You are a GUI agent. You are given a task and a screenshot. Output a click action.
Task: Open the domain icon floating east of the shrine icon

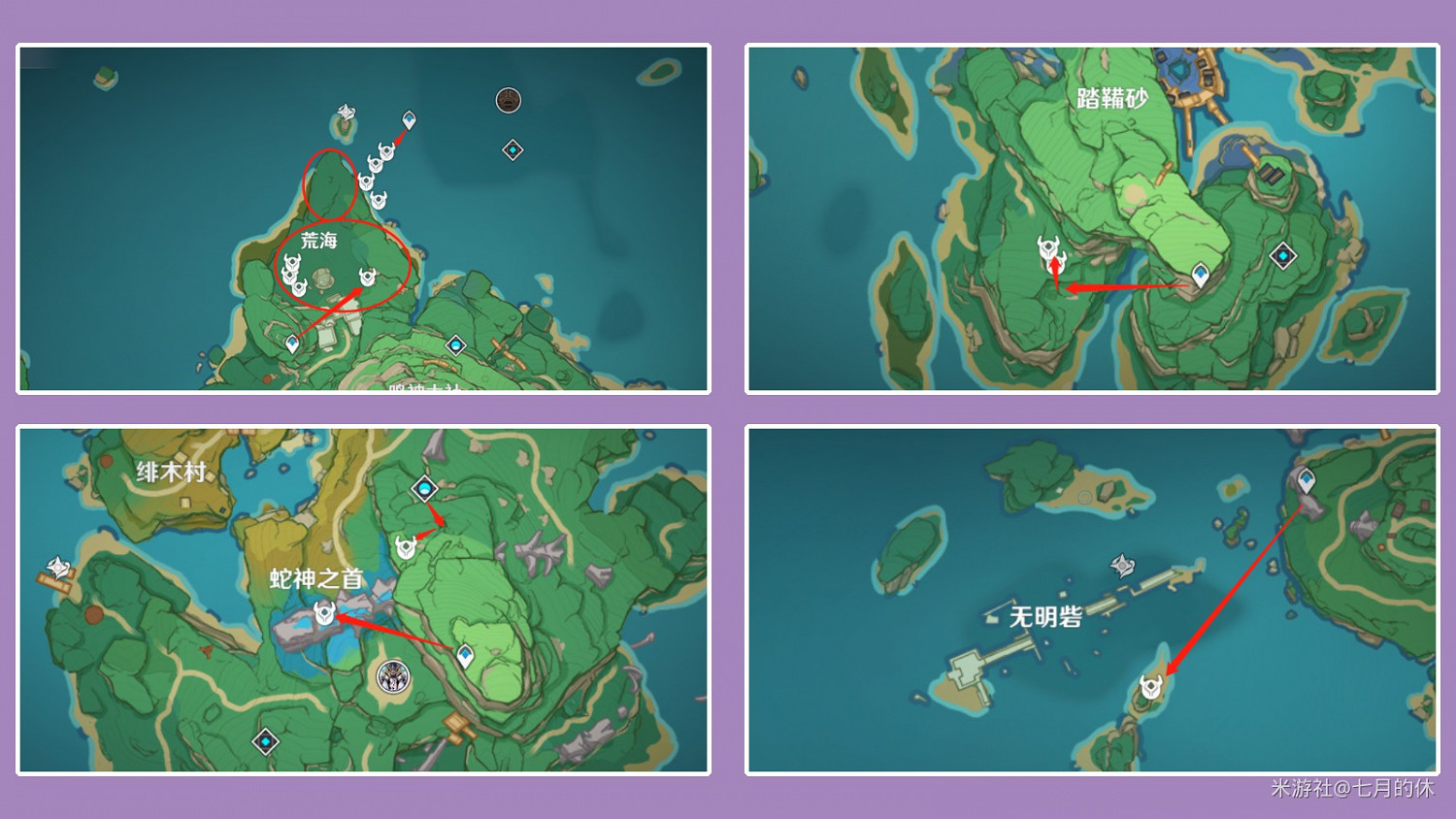[x=512, y=151]
